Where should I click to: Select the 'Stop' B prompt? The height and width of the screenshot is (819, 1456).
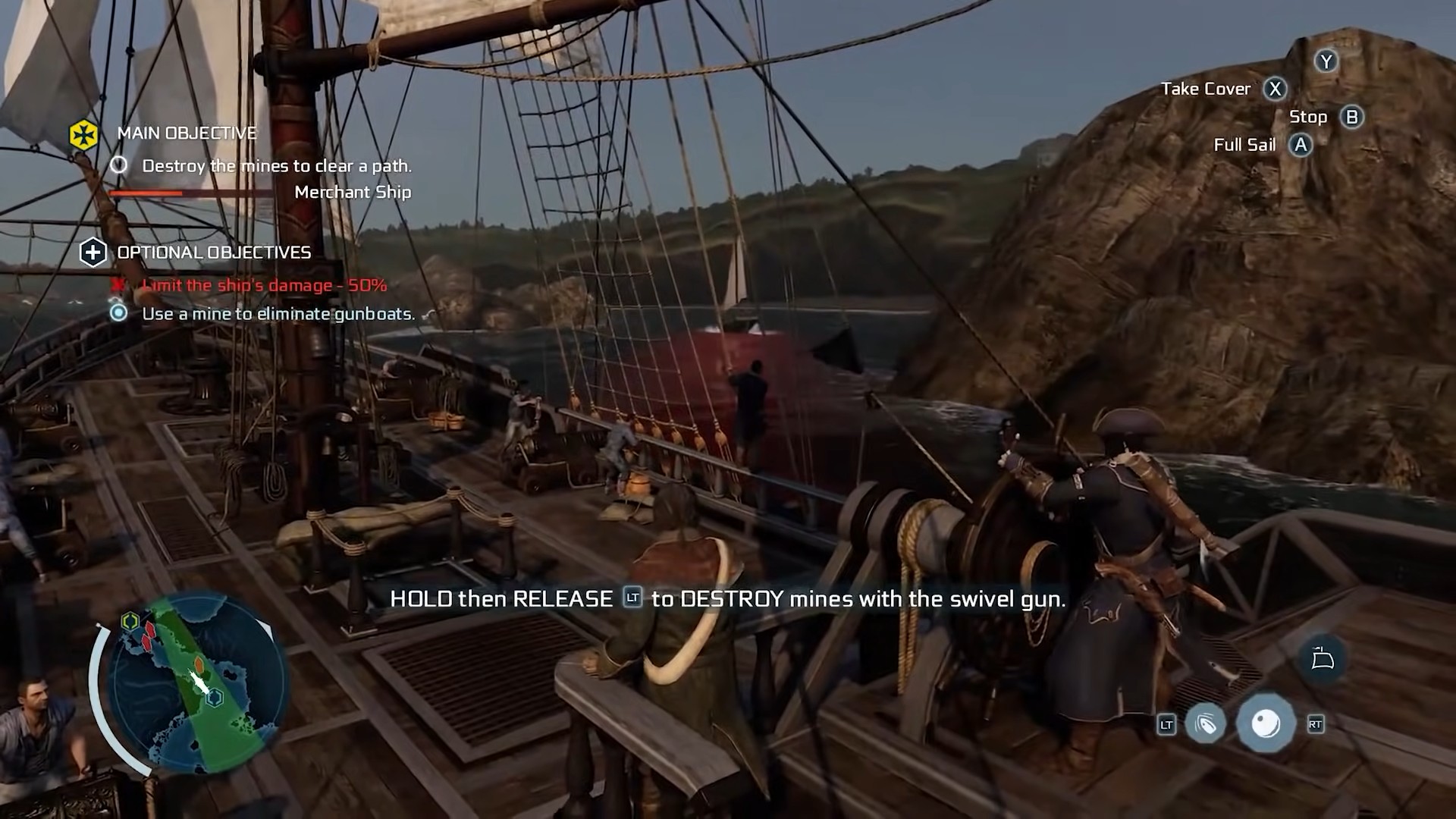pos(1351,117)
